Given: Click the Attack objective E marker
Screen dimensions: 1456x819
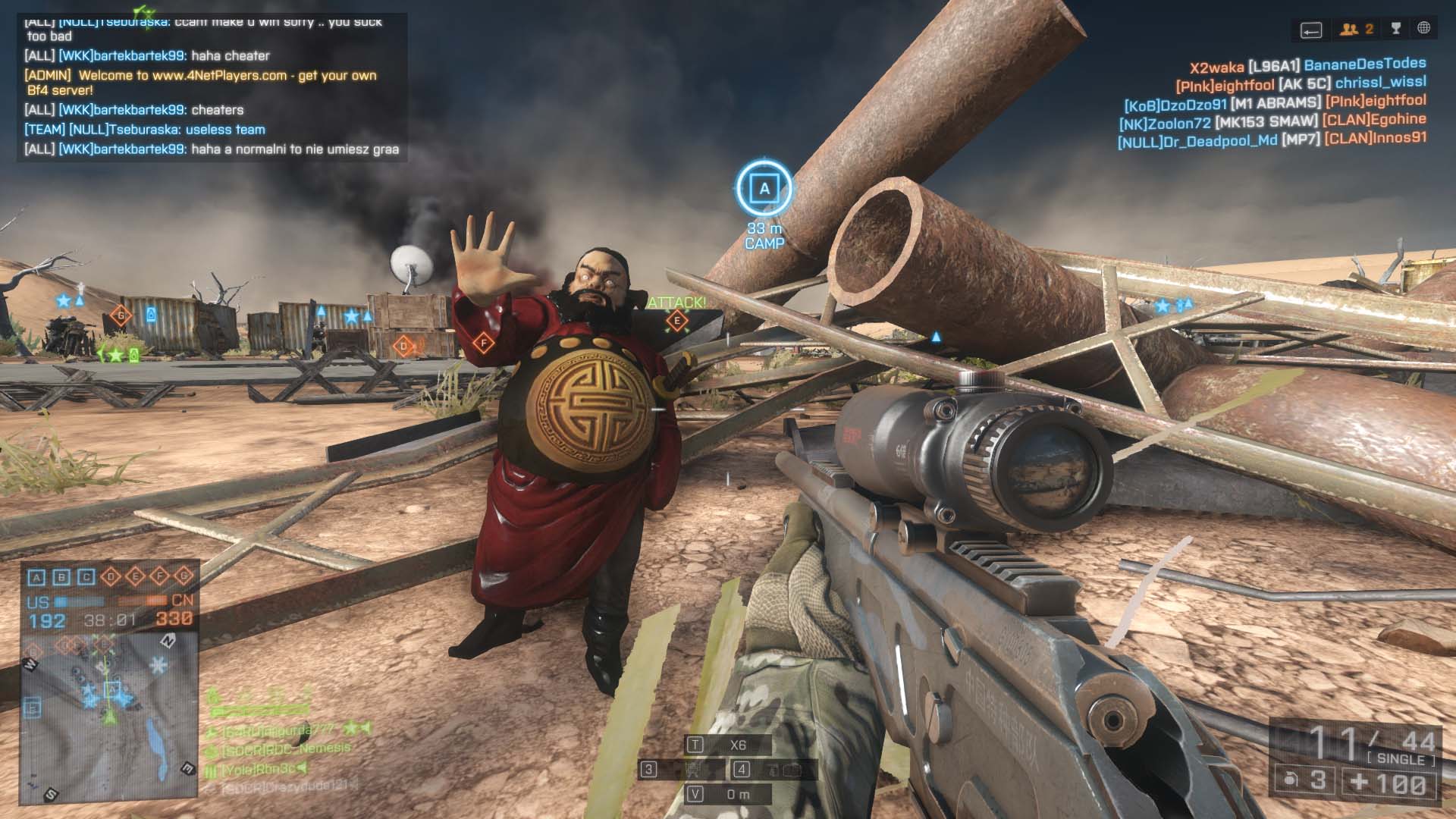Looking at the screenshot, I should coord(676,321).
